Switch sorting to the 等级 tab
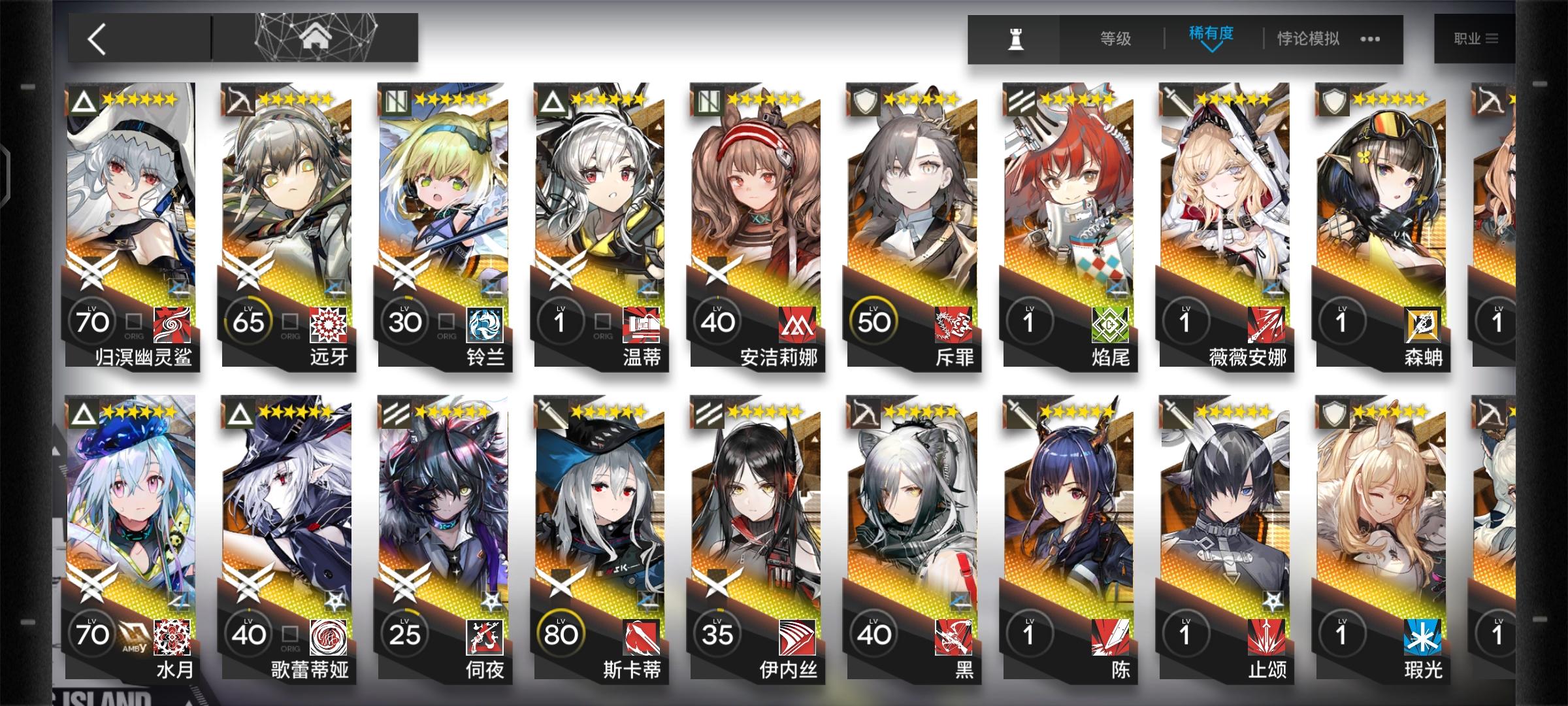Screen dimensions: 1568x706 point(1115,39)
